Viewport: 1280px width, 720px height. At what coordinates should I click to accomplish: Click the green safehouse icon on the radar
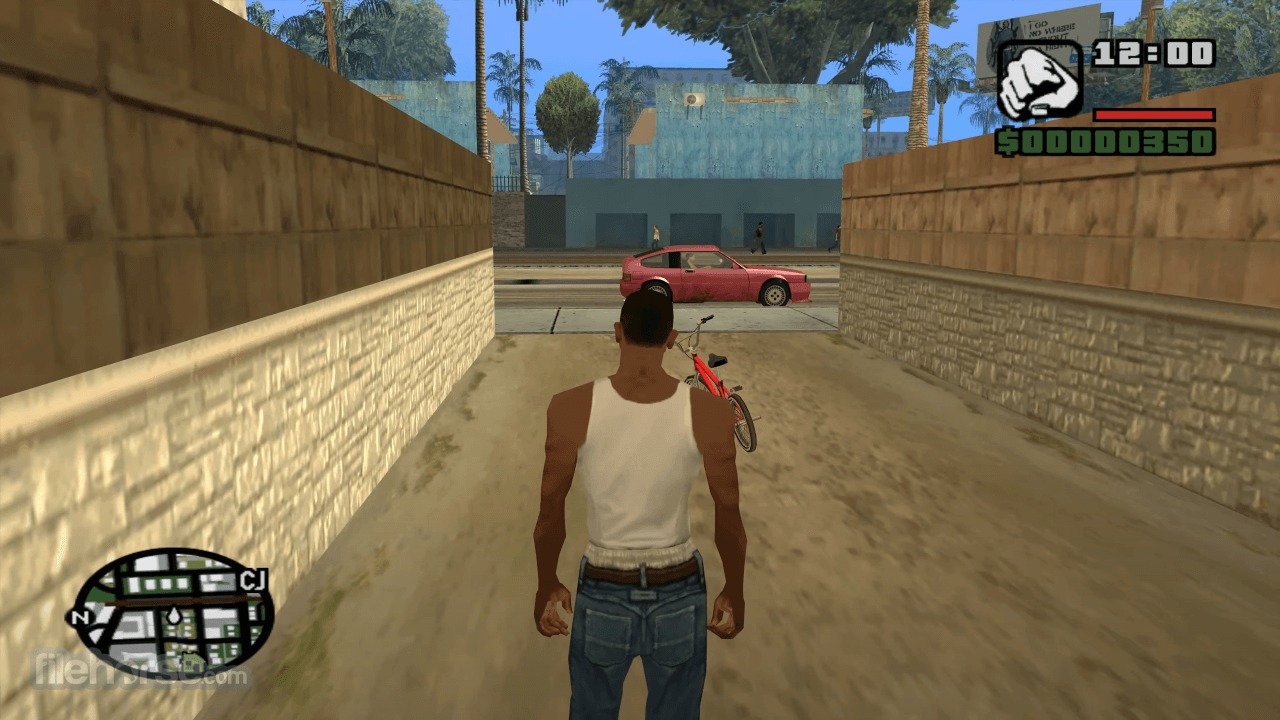point(191,661)
